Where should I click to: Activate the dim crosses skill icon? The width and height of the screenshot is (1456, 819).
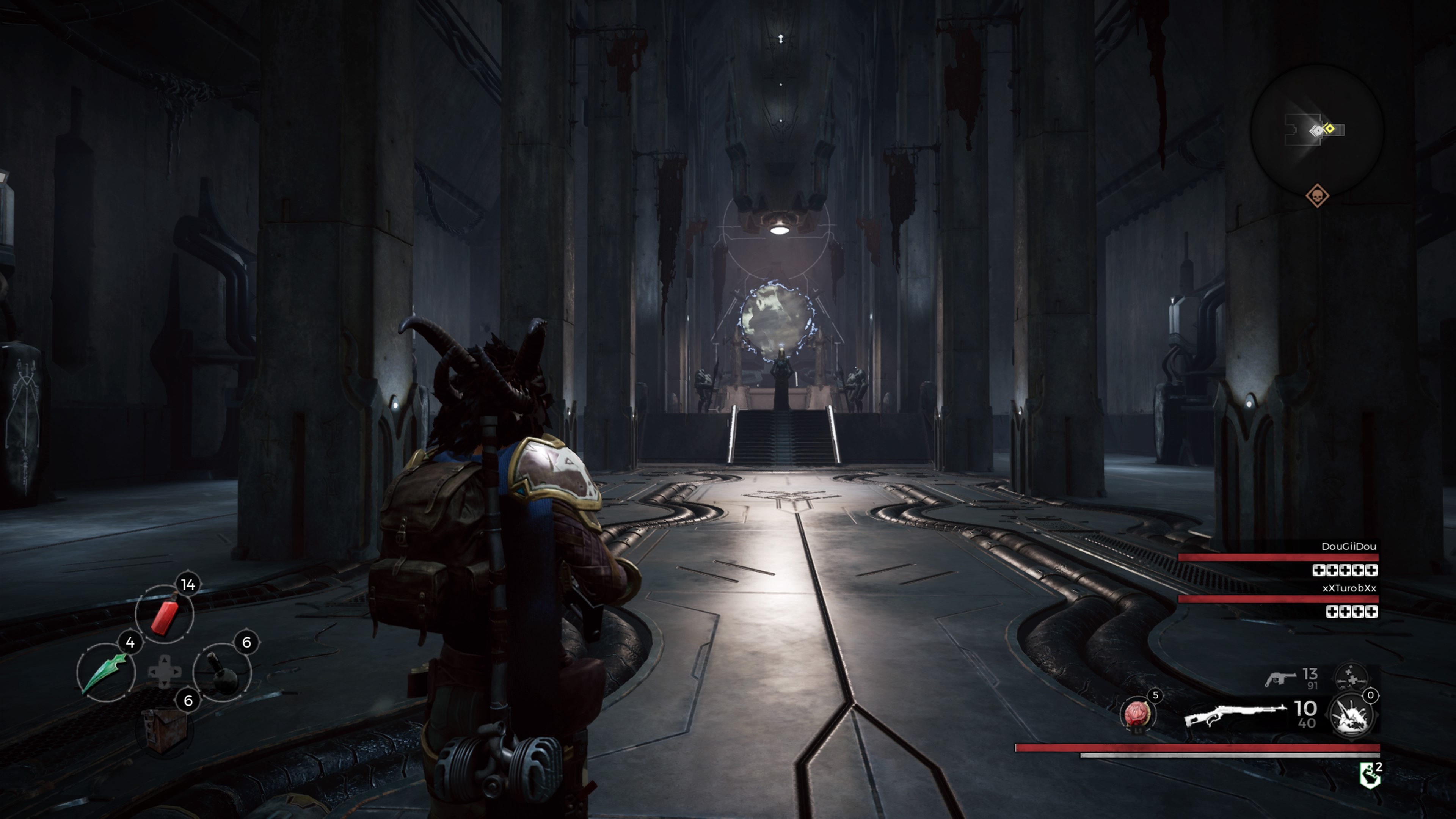1351,676
